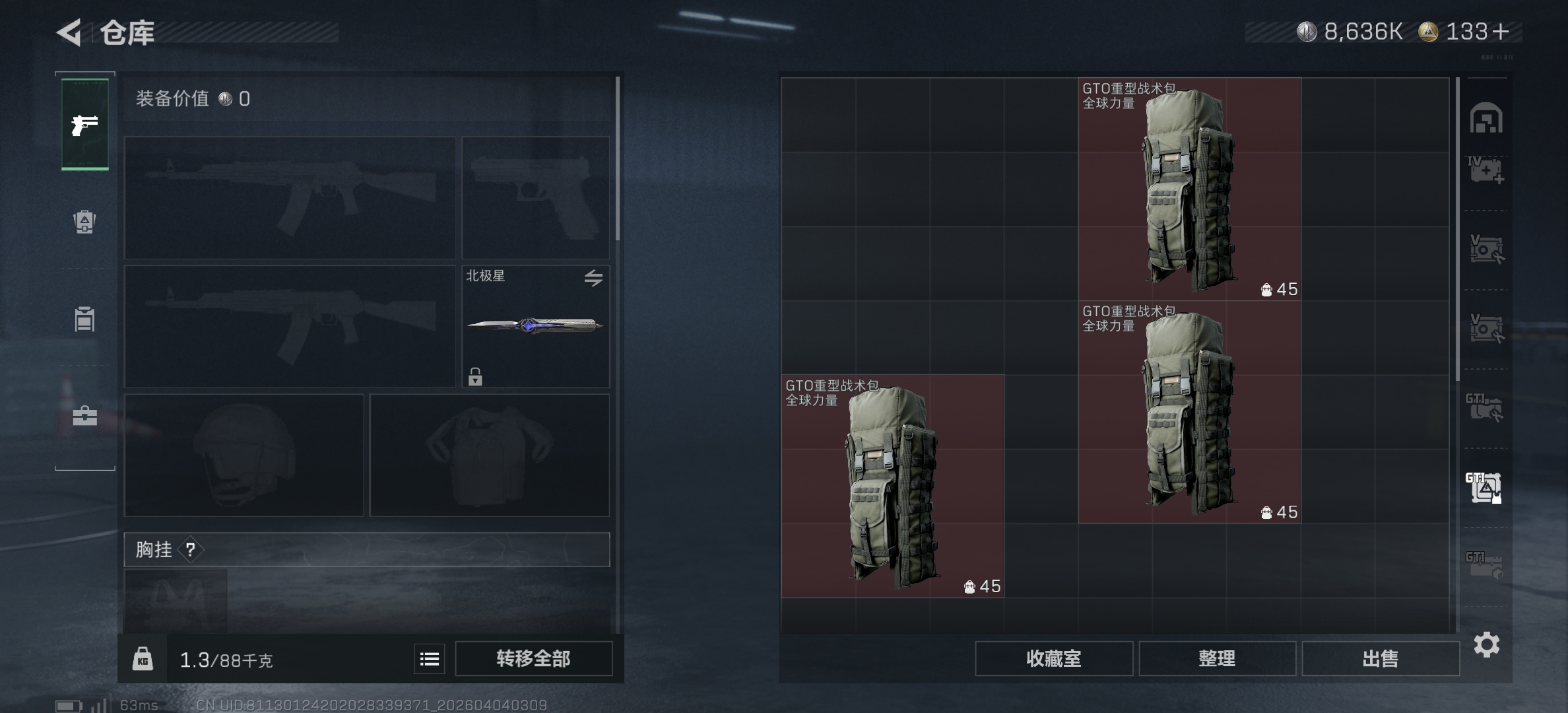Image resolution: width=1568 pixels, height=713 pixels.
Task: Open the equipment list view icon
Action: [x=428, y=658]
